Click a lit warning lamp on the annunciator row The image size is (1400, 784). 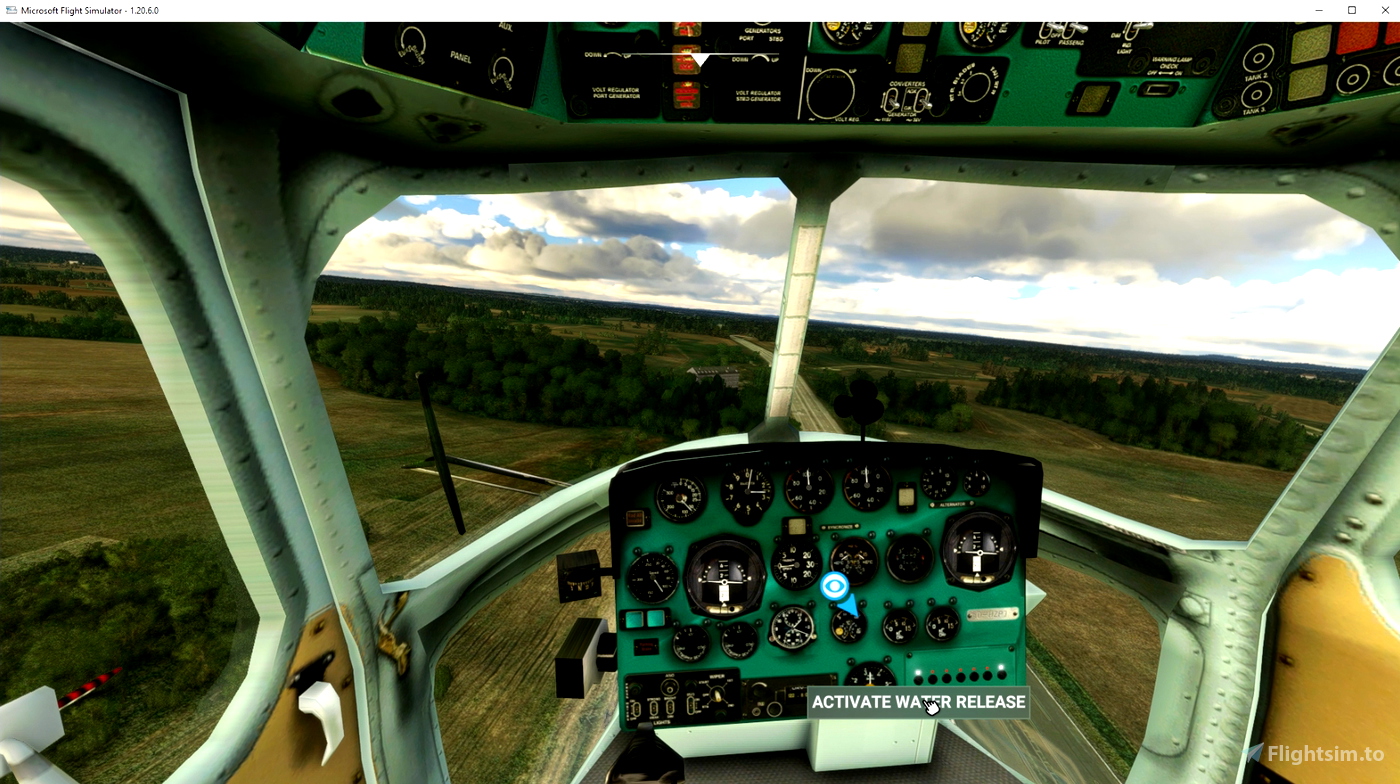(916, 672)
